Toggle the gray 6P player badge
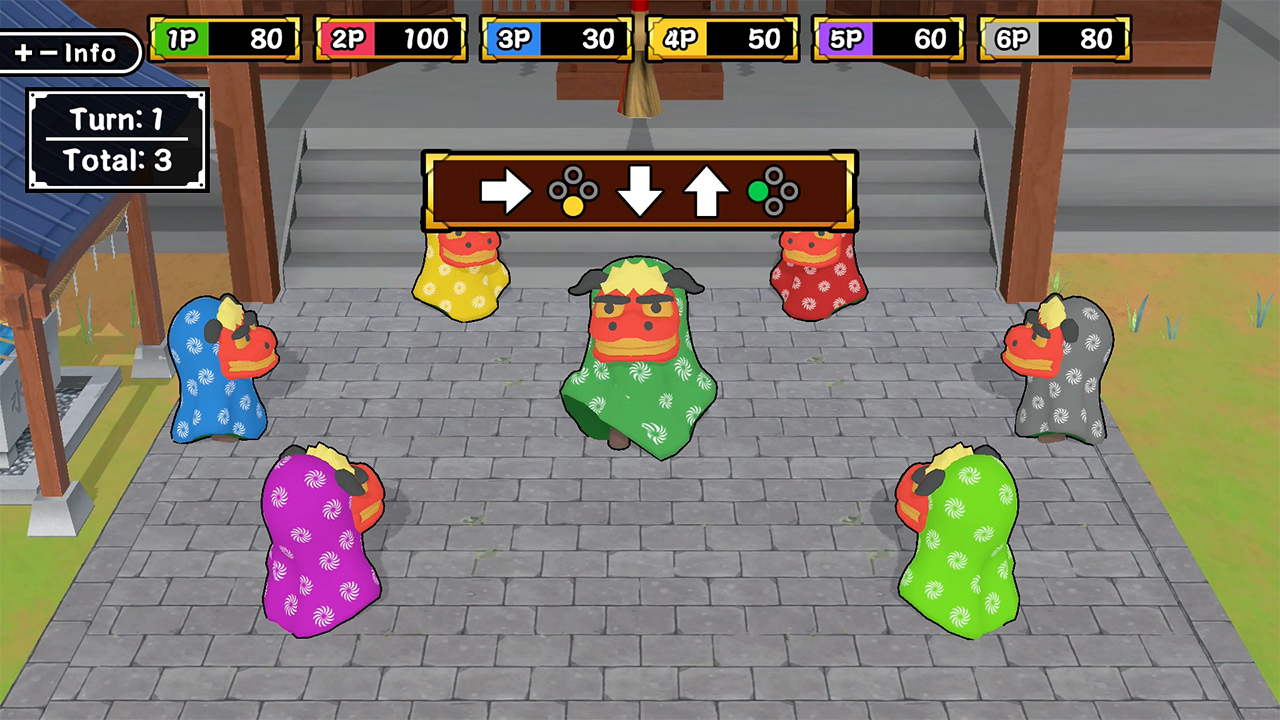This screenshot has height=720, width=1280. point(1012,39)
